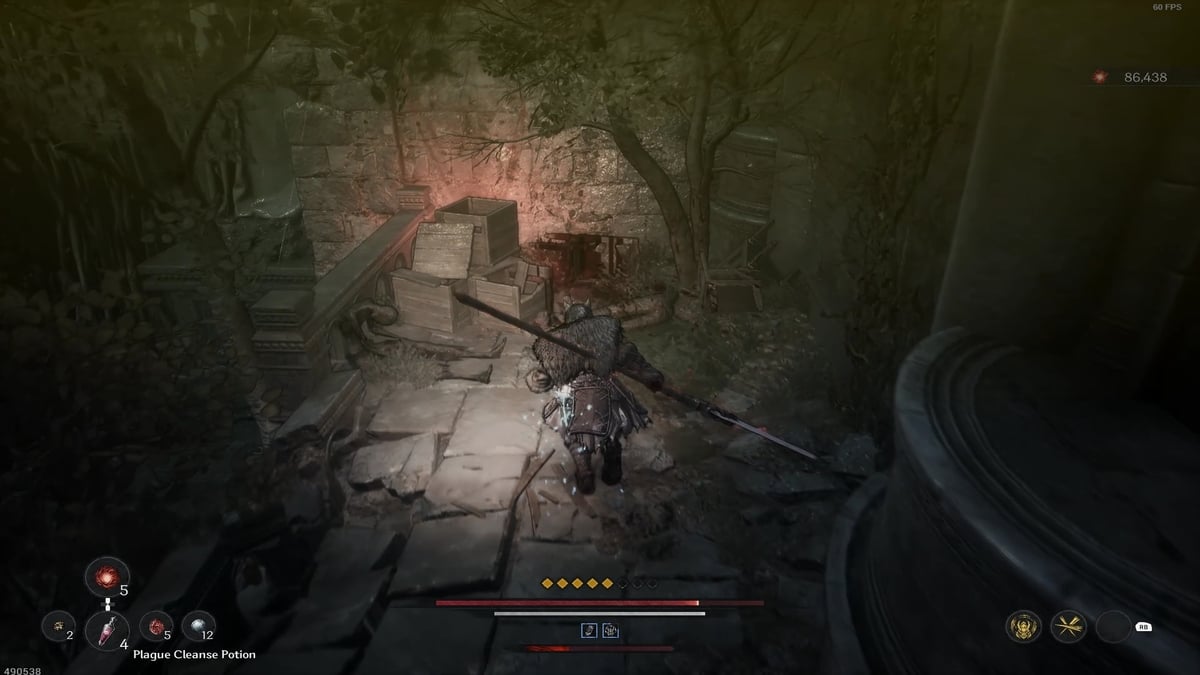Use the large red orb item
The image size is (1200, 675).
(105, 576)
